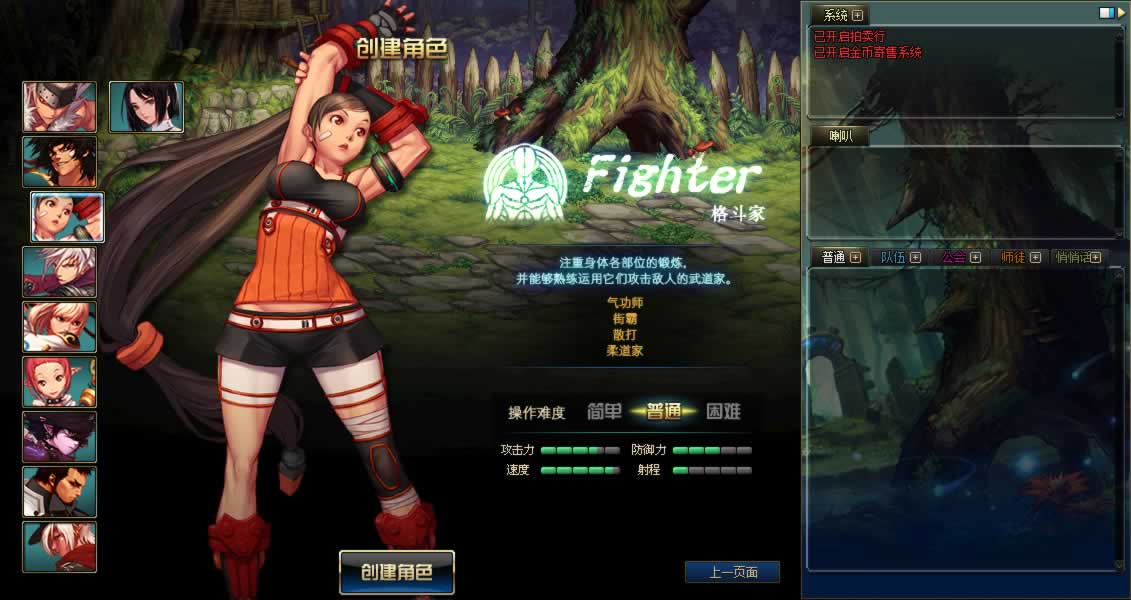
Task: Open the 喇叭 megaphone channel tab
Action: [x=838, y=137]
